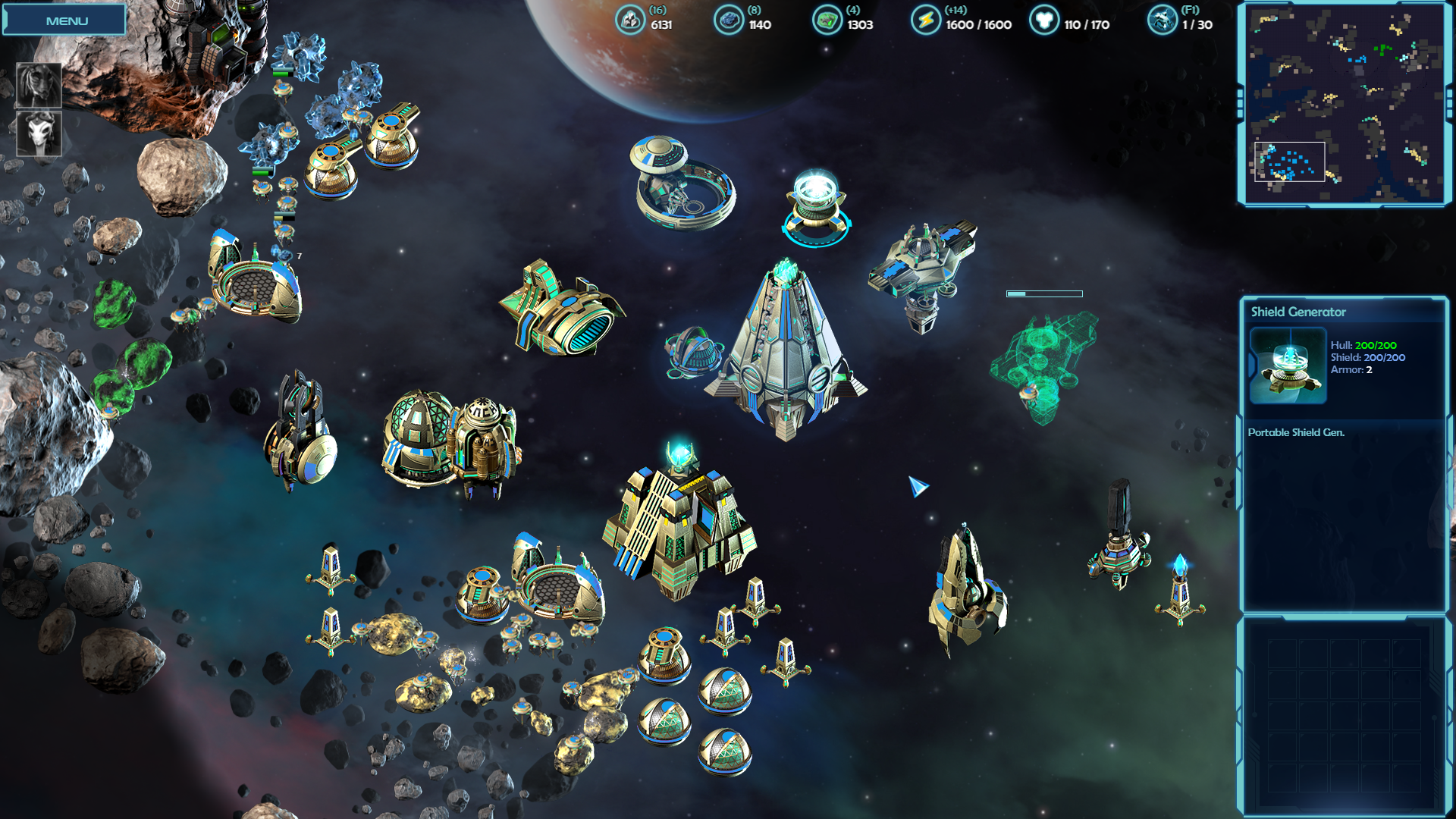Click the Shield Generator unit portrait
This screenshot has height=819, width=1456.
(x=1288, y=366)
